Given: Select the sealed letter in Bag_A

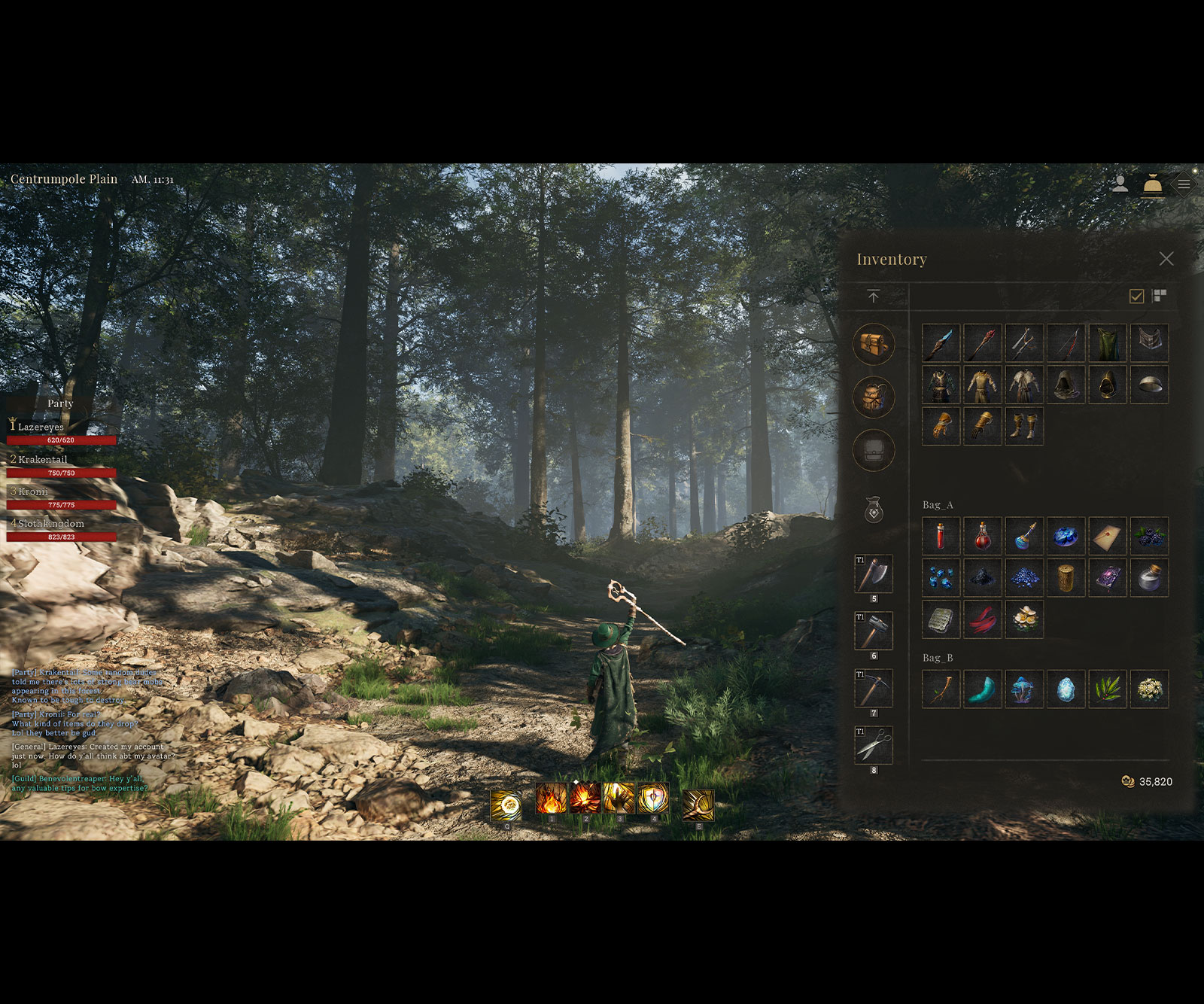Looking at the screenshot, I should [x=1107, y=536].
